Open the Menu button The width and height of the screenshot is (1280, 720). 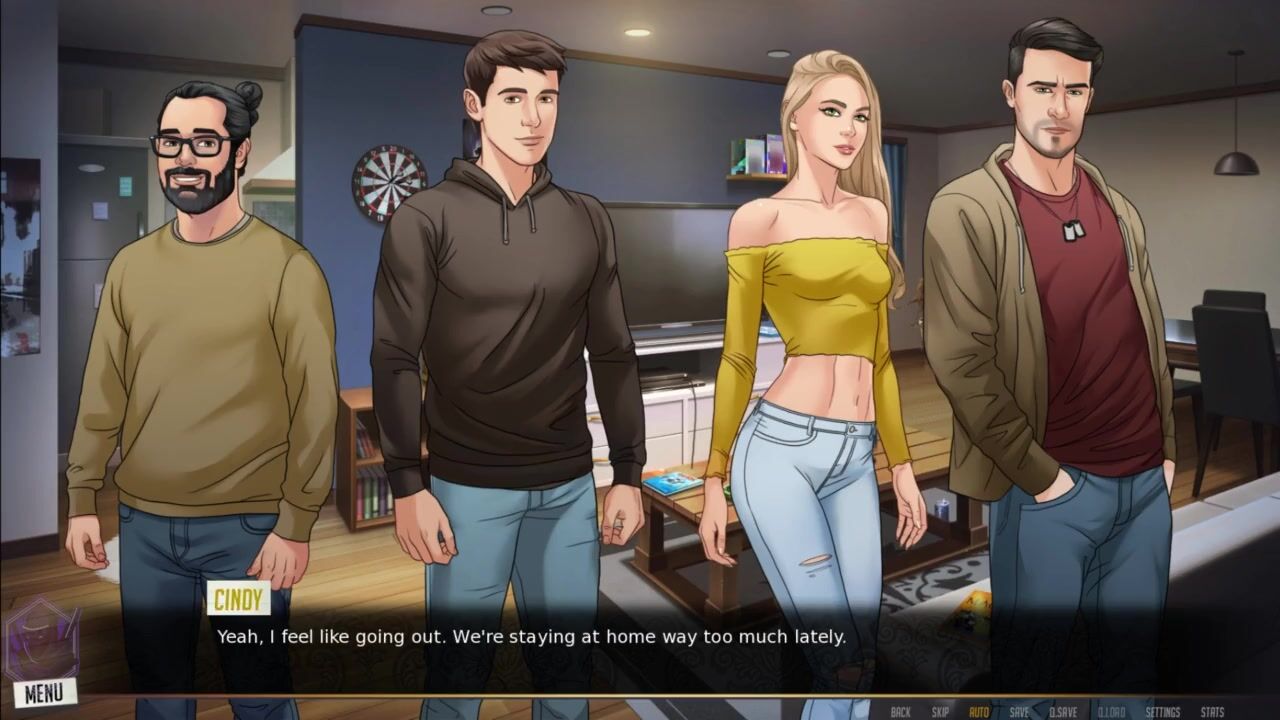pyautogui.click(x=45, y=692)
